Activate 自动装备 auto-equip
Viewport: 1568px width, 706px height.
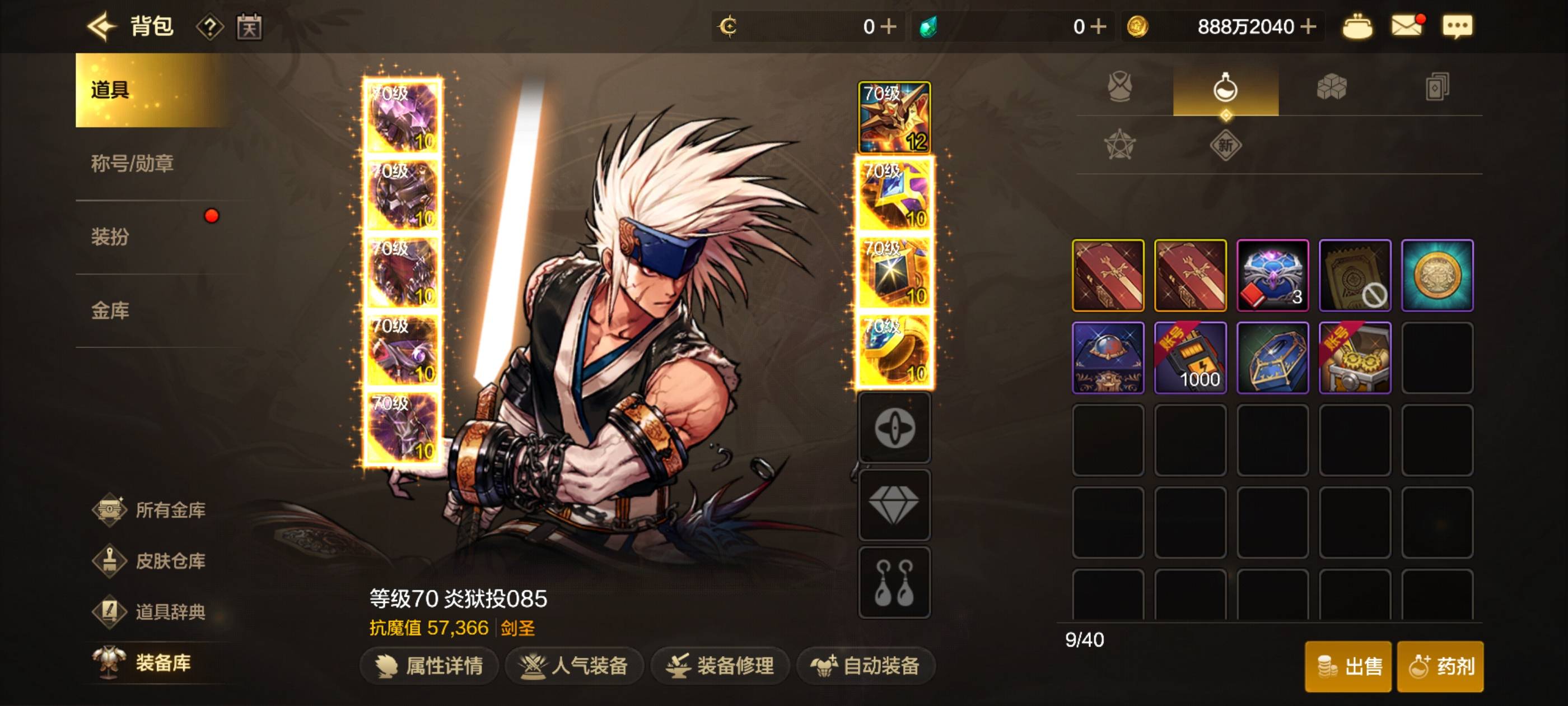tap(866, 666)
